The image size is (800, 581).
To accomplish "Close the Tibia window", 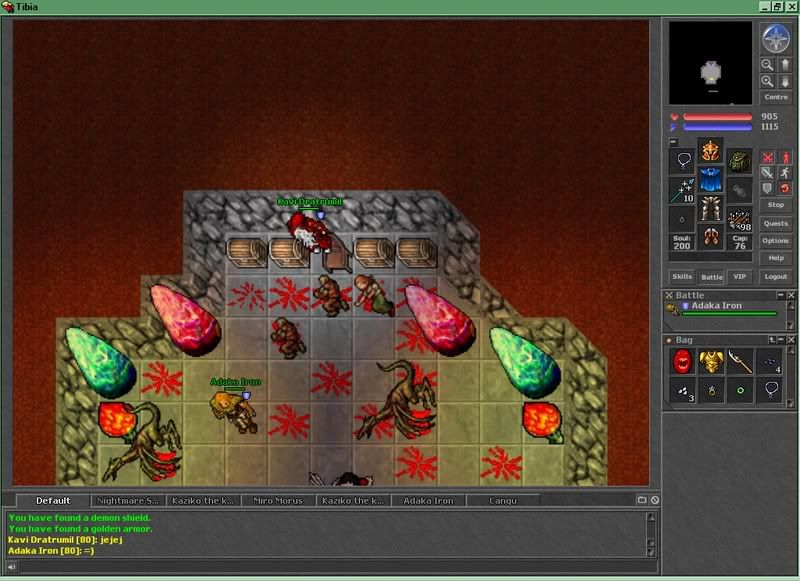I will point(790,7).
